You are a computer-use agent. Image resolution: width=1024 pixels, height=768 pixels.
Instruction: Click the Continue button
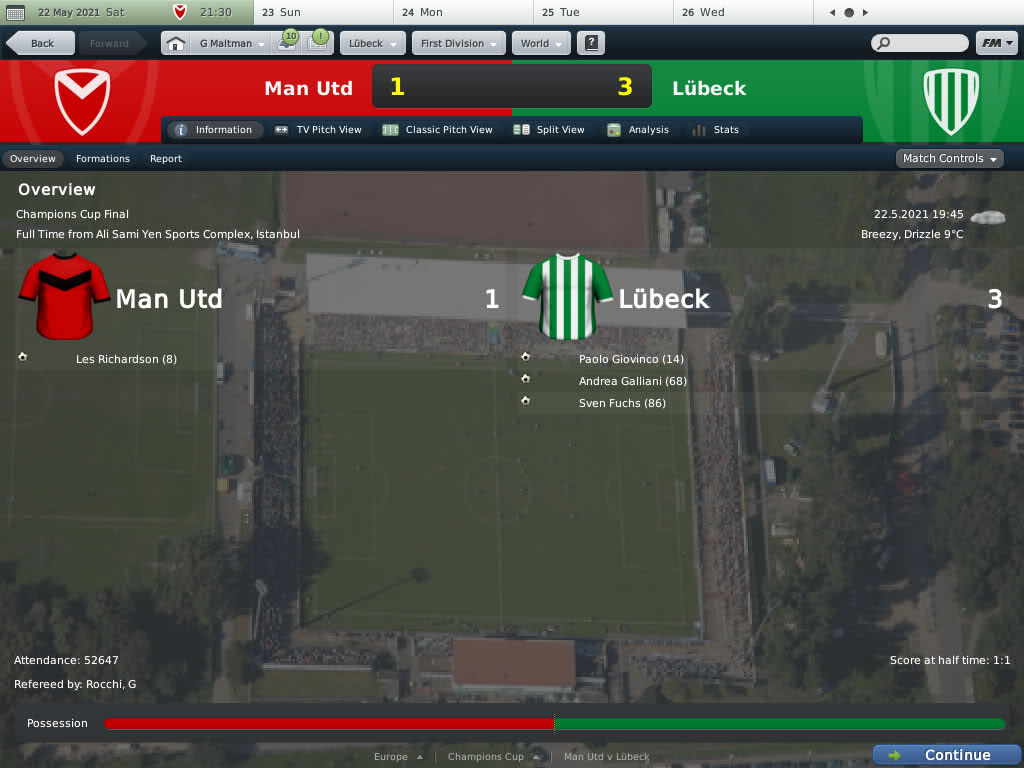(946, 755)
